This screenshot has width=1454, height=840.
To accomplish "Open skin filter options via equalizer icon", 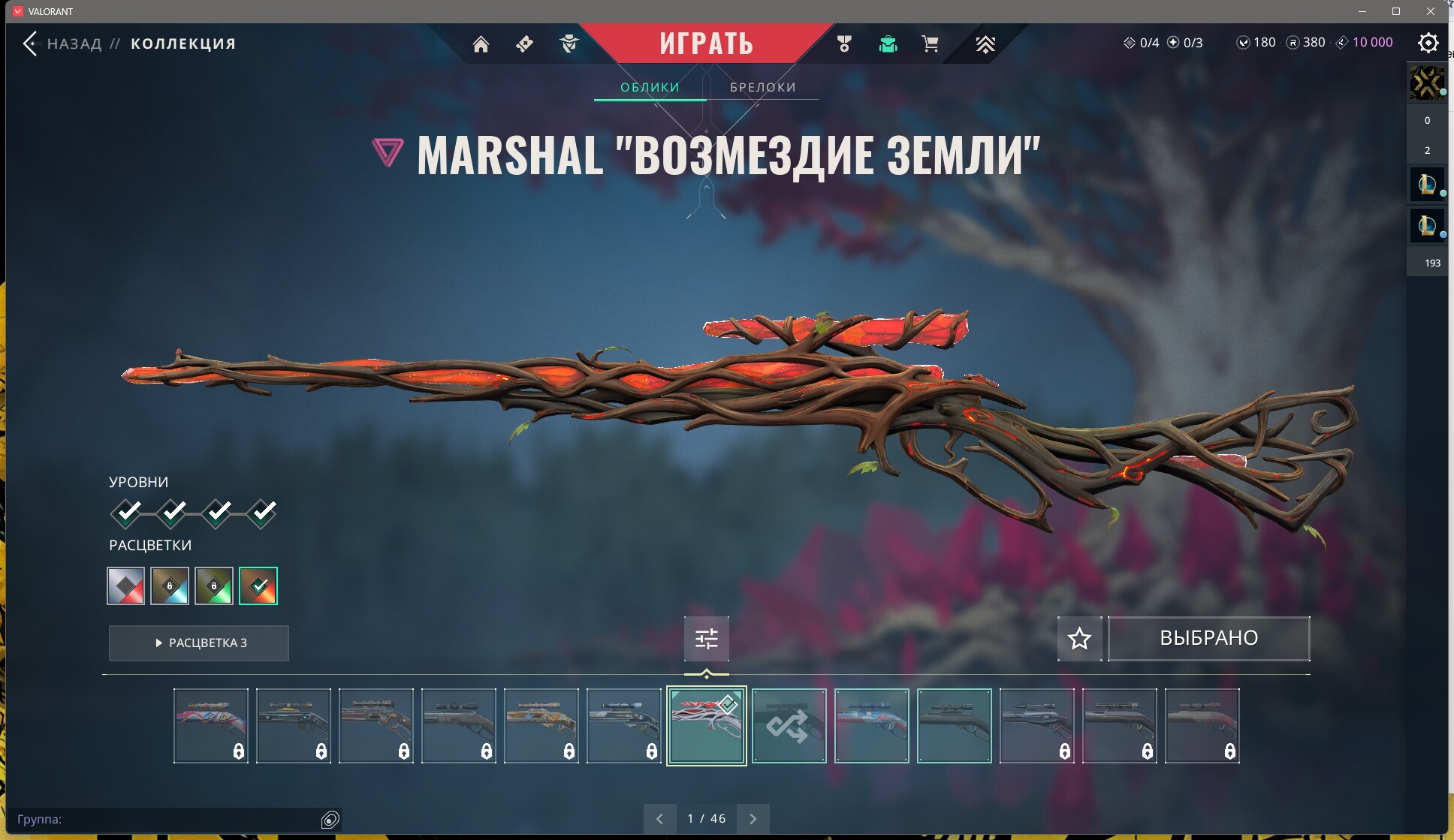I will click(x=707, y=638).
